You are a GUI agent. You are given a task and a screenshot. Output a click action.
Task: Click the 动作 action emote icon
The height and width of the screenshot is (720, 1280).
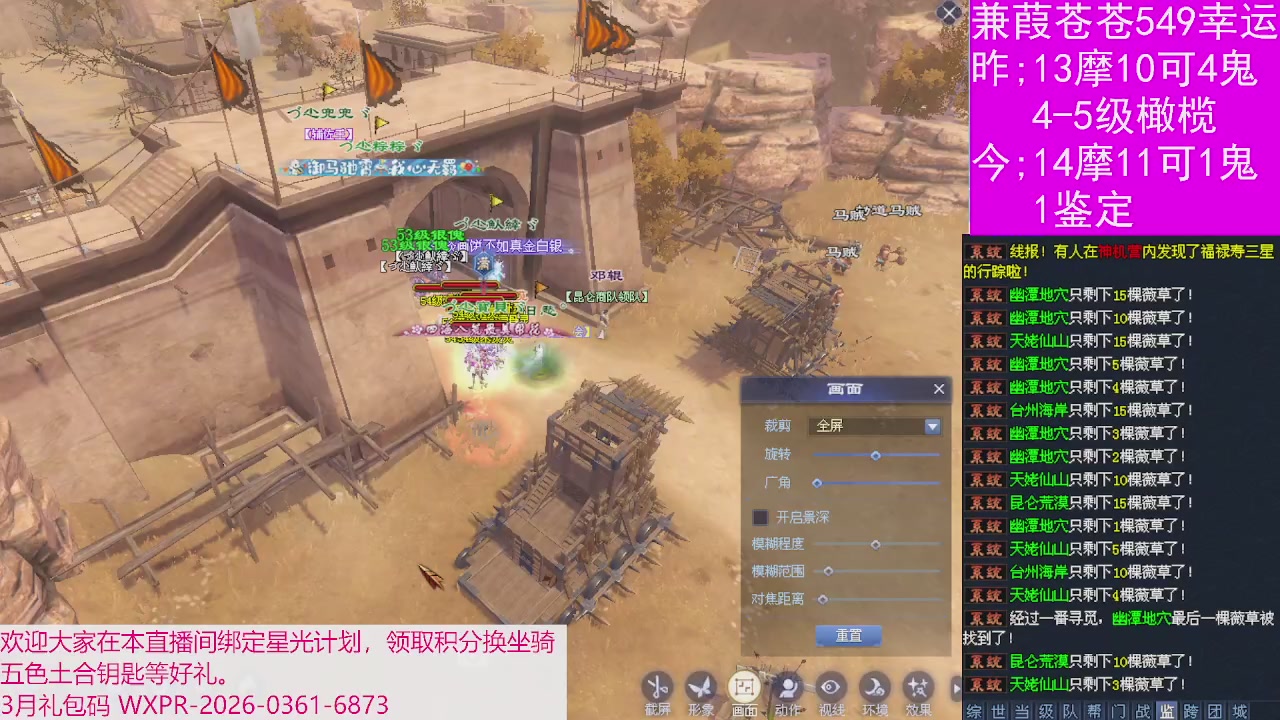pos(788,688)
